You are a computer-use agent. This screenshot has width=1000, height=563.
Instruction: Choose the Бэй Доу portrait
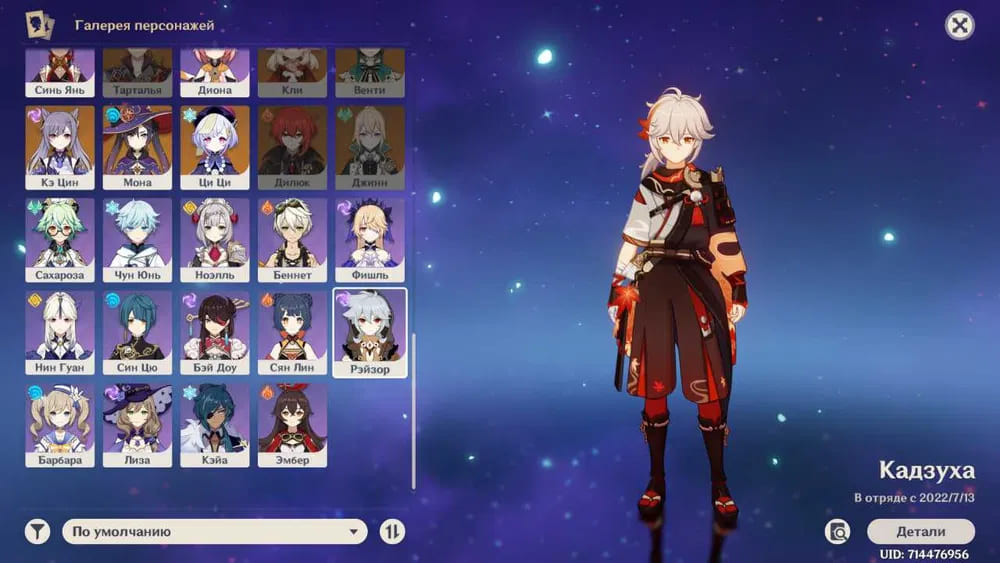(215, 332)
